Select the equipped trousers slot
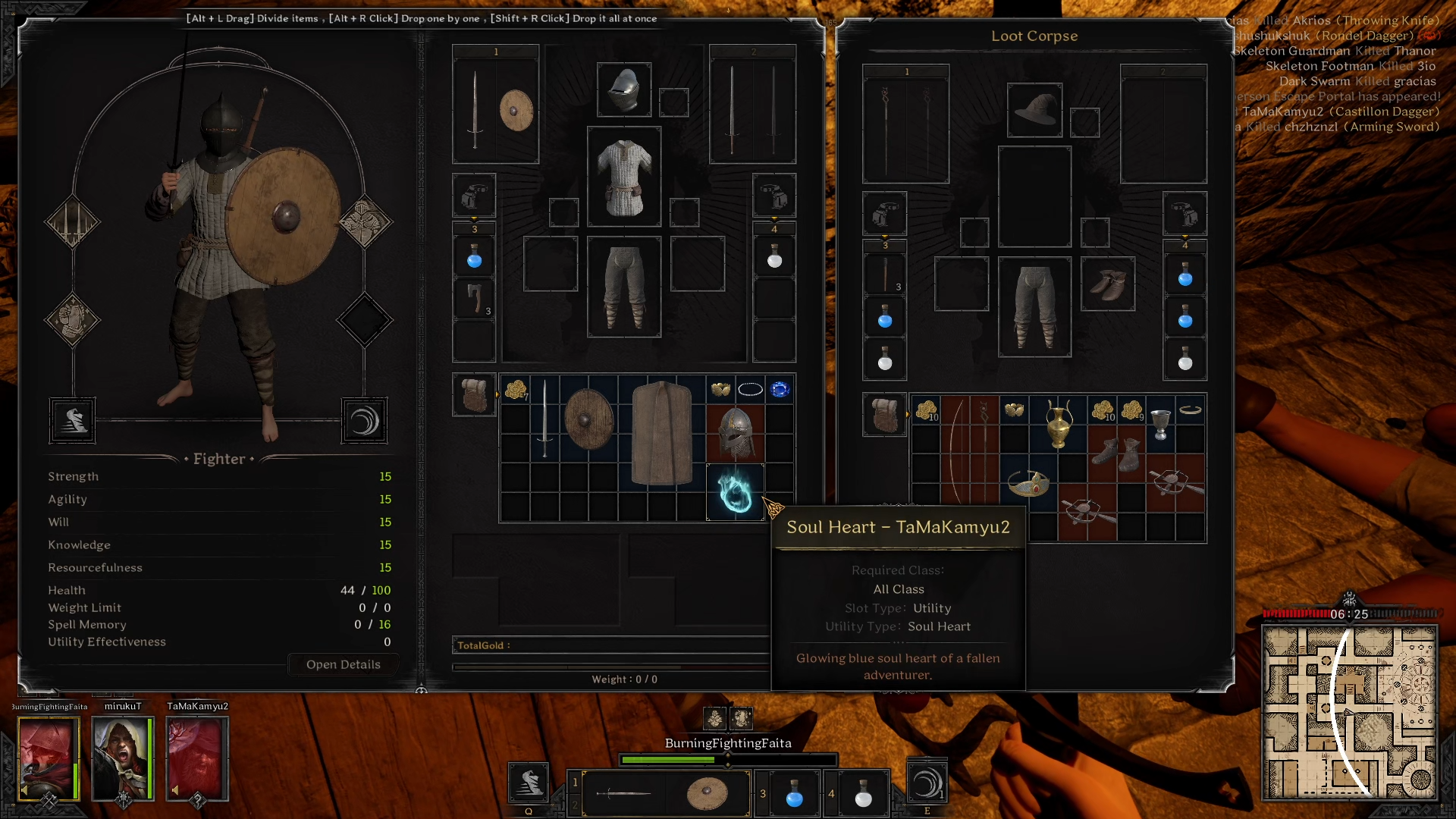 click(623, 287)
